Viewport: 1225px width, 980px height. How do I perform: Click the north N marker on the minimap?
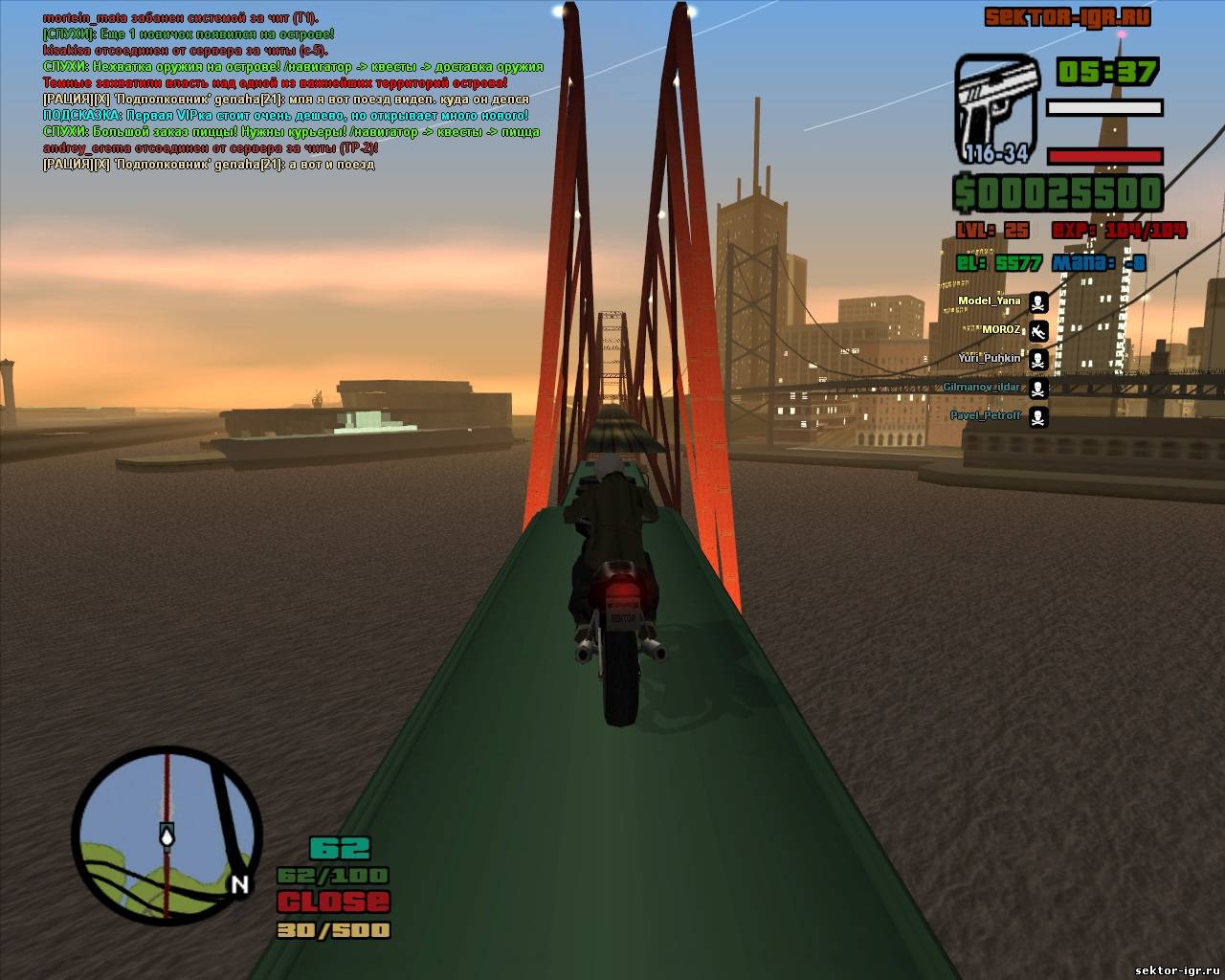point(239,884)
